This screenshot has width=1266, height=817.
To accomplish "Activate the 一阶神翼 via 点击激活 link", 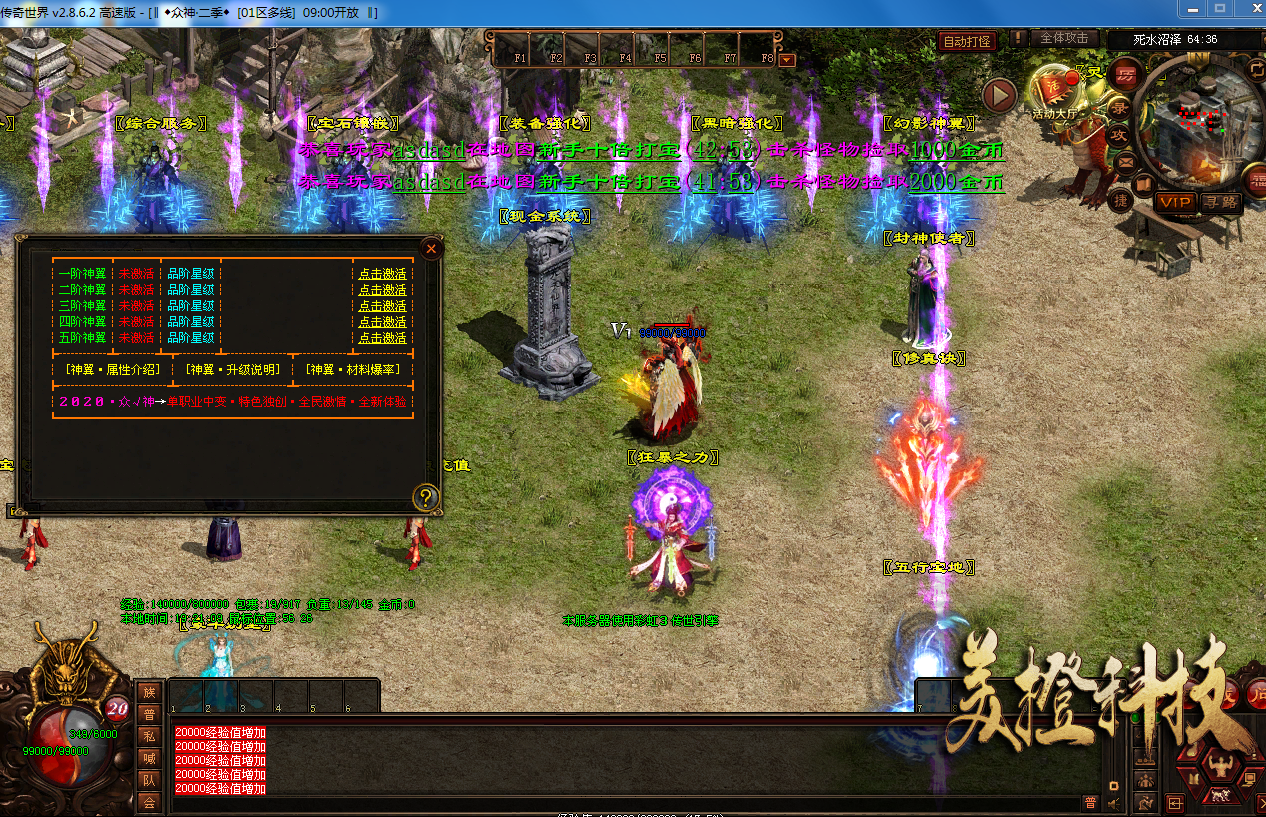I will point(382,274).
